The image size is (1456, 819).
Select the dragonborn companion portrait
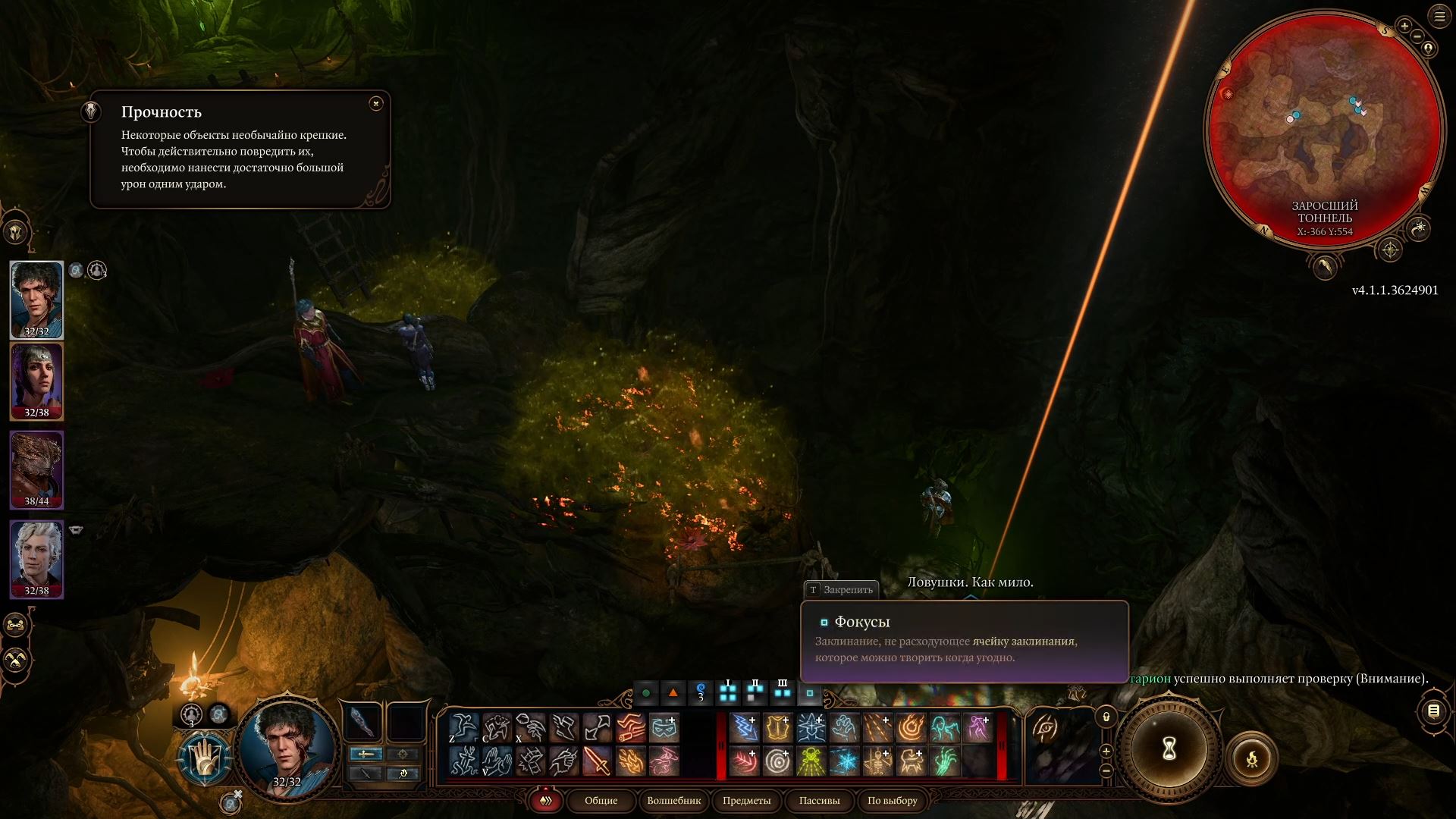36,470
